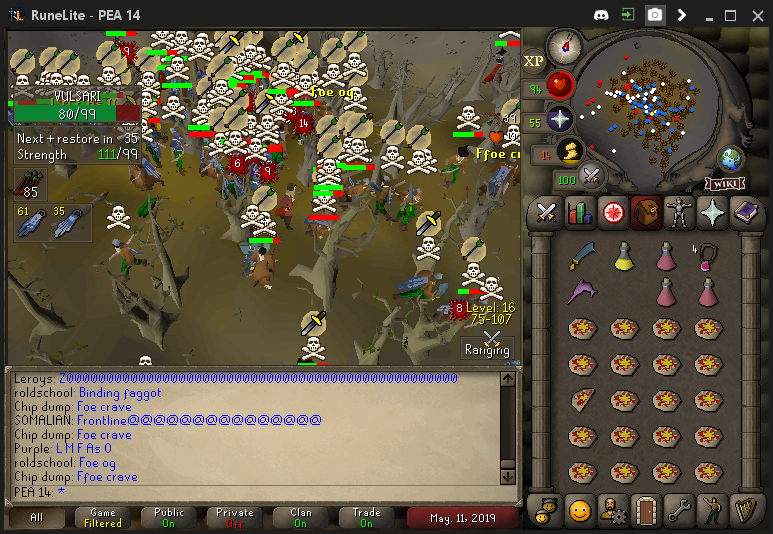Take a screenshot with RuneLite camera button

(x=654, y=15)
